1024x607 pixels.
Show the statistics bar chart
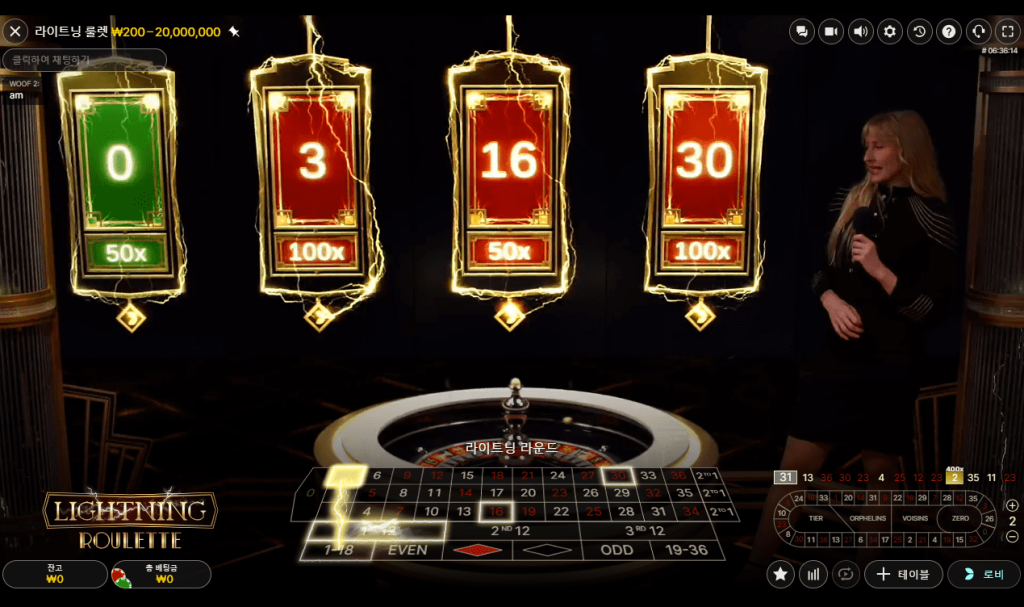[x=814, y=574]
